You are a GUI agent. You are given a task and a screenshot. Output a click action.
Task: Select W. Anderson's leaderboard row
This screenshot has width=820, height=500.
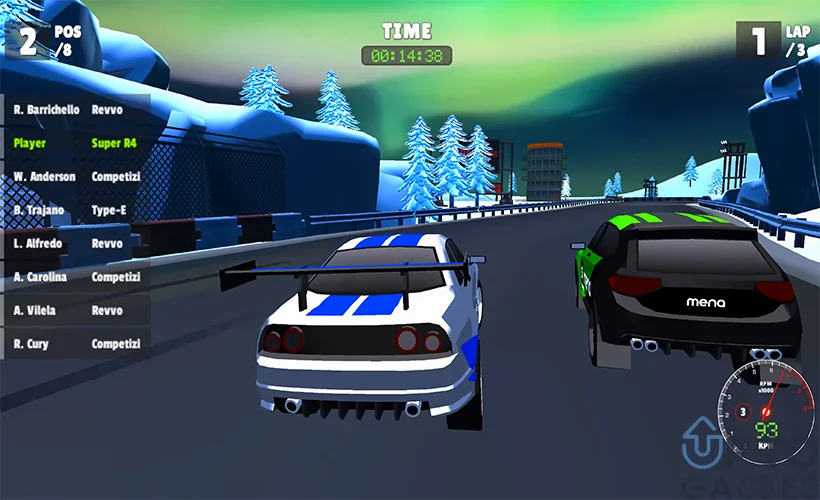(75, 177)
